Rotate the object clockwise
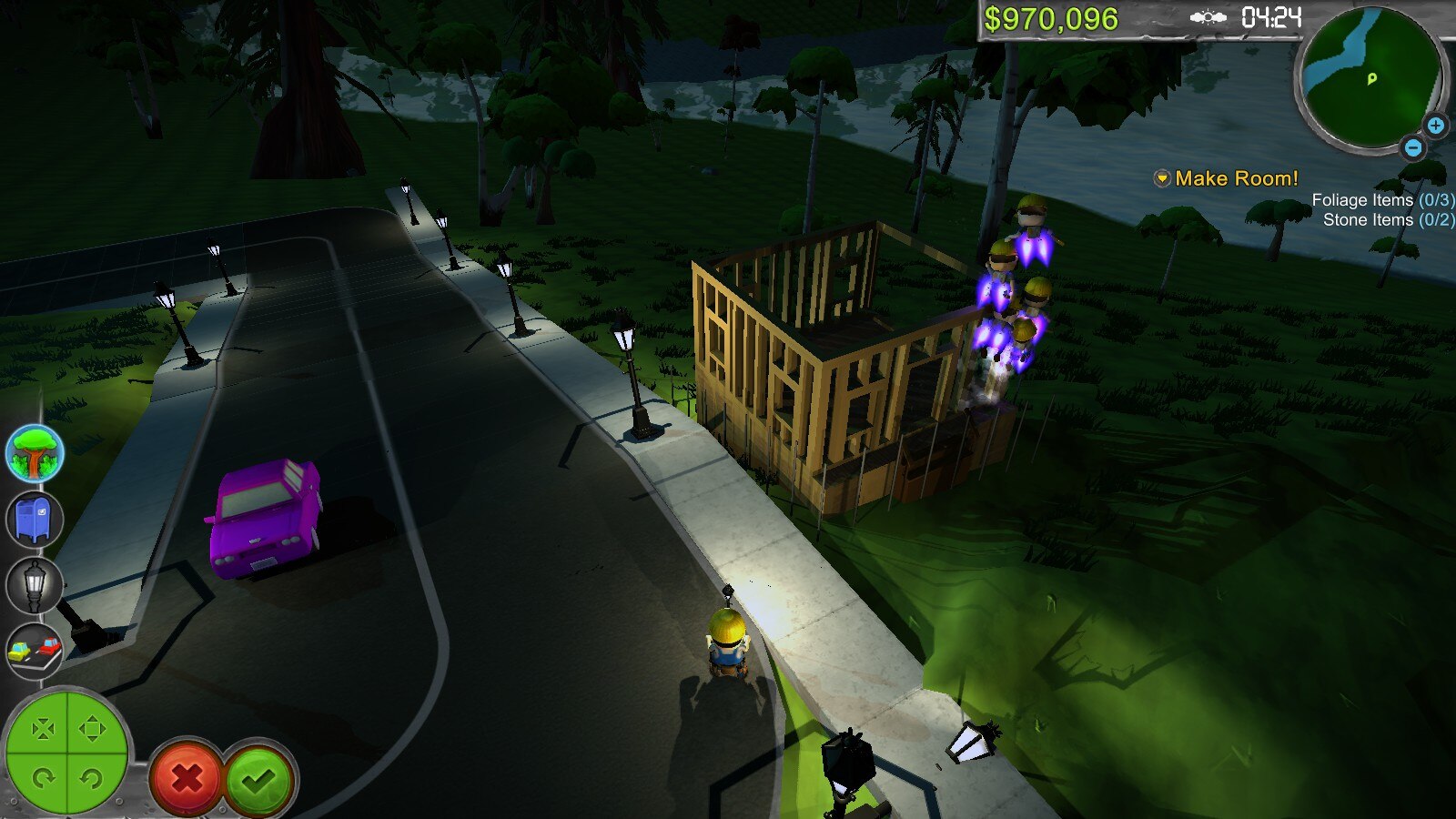 (x=43, y=778)
